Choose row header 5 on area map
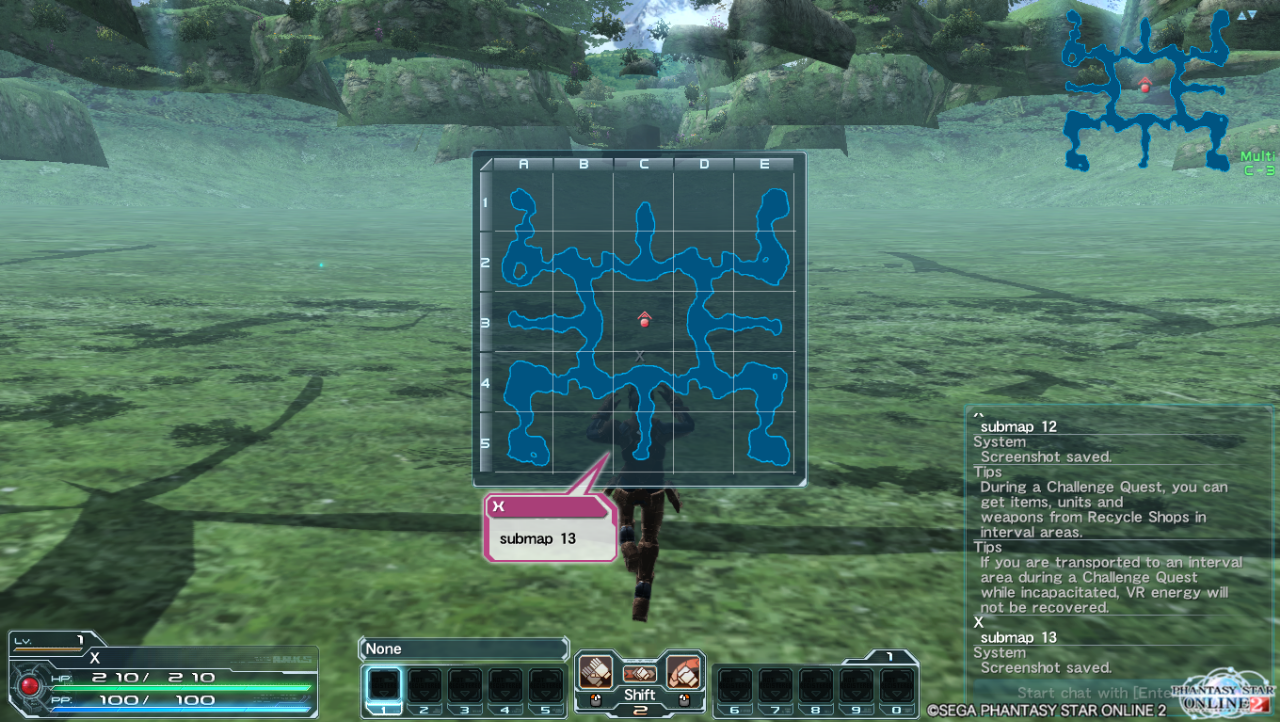Viewport: 1280px width, 722px height. click(x=486, y=442)
